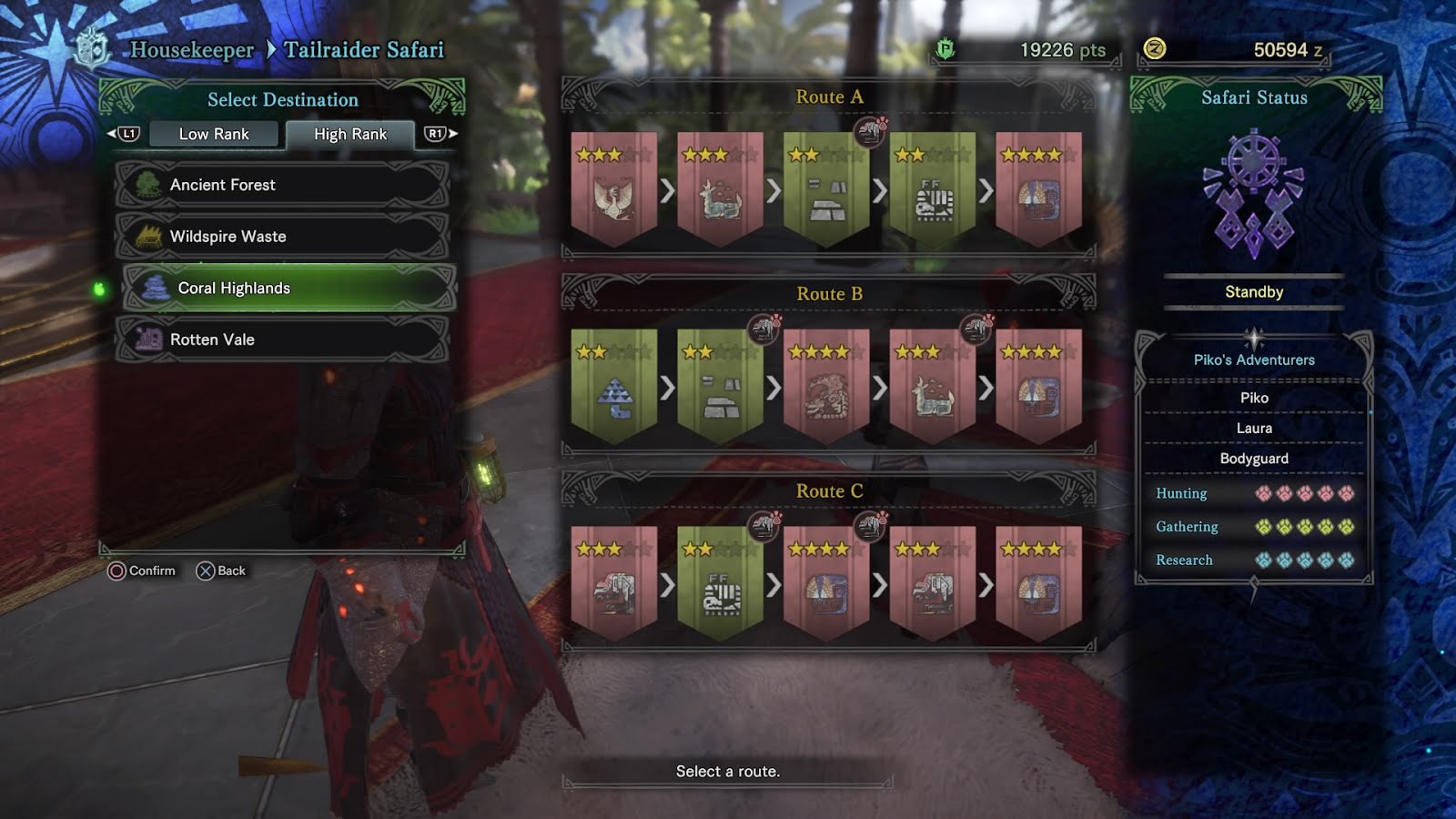Choose Wildspire Waste destination
This screenshot has width=1456, height=819.
click(282, 237)
